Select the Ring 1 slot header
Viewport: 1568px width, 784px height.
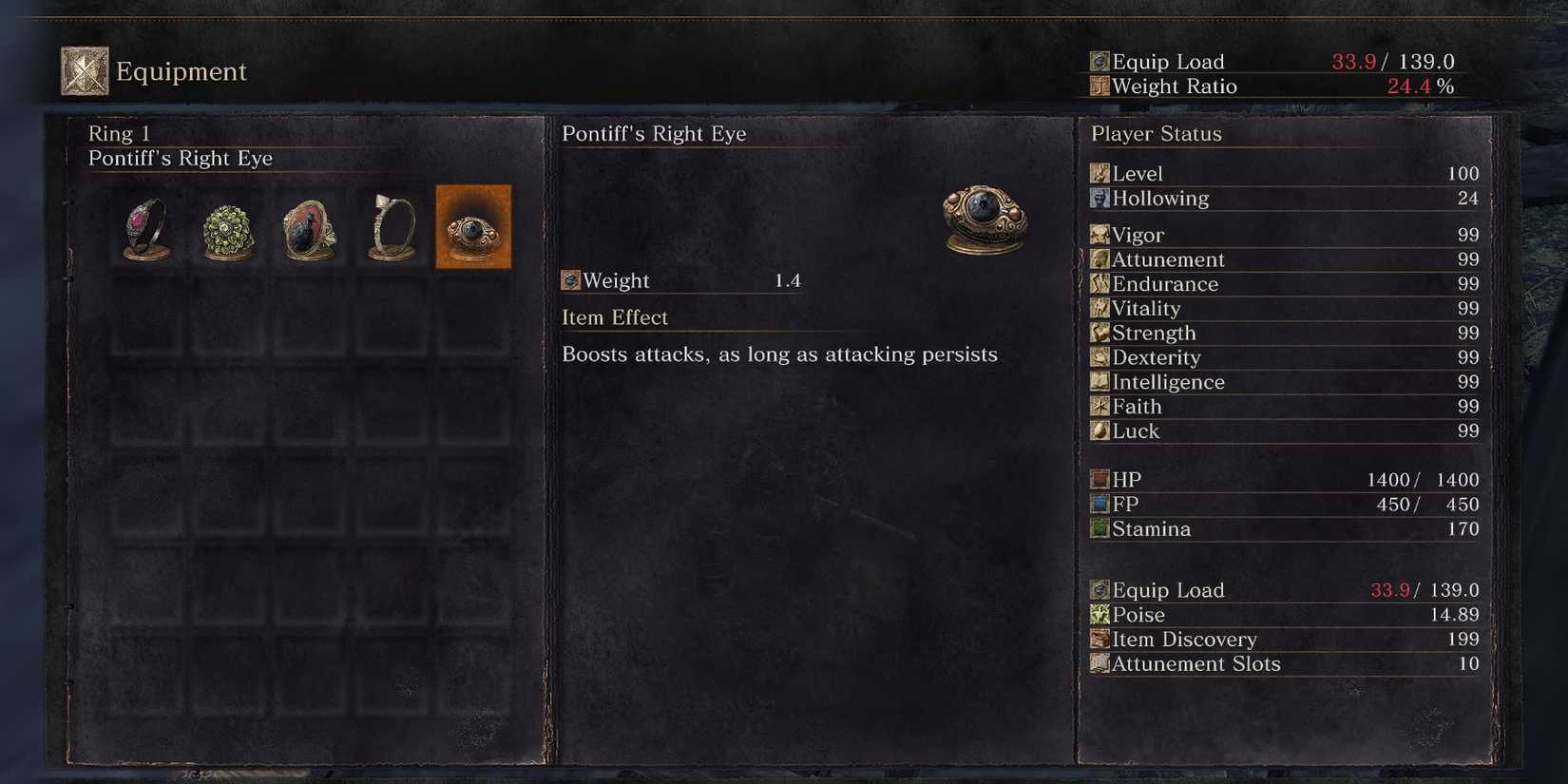[x=119, y=133]
